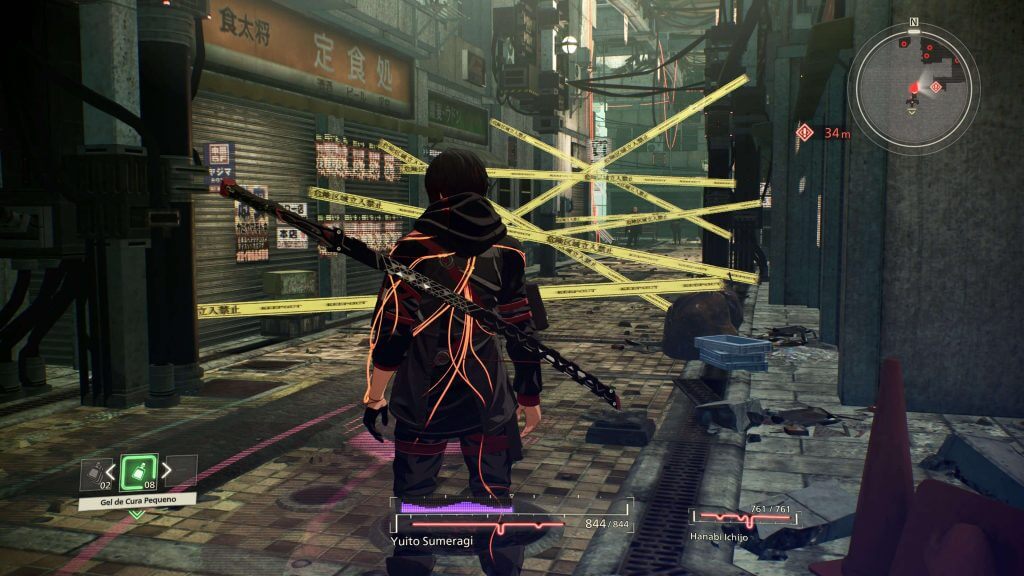Click the right arrow of the item selector
Image resolution: width=1024 pixels, height=576 pixels.
167,470
